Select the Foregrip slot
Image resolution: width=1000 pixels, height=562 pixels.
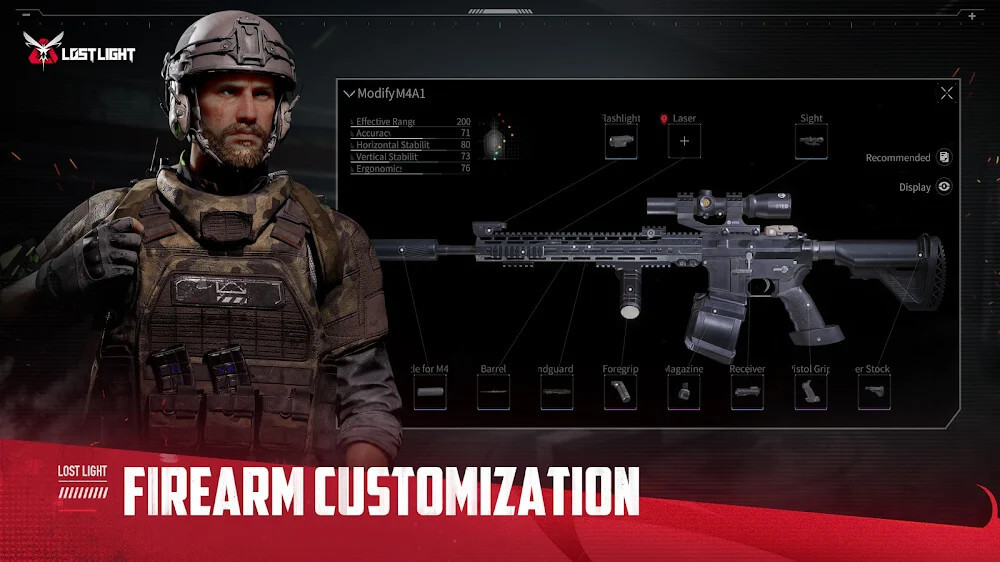tap(620, 392)
